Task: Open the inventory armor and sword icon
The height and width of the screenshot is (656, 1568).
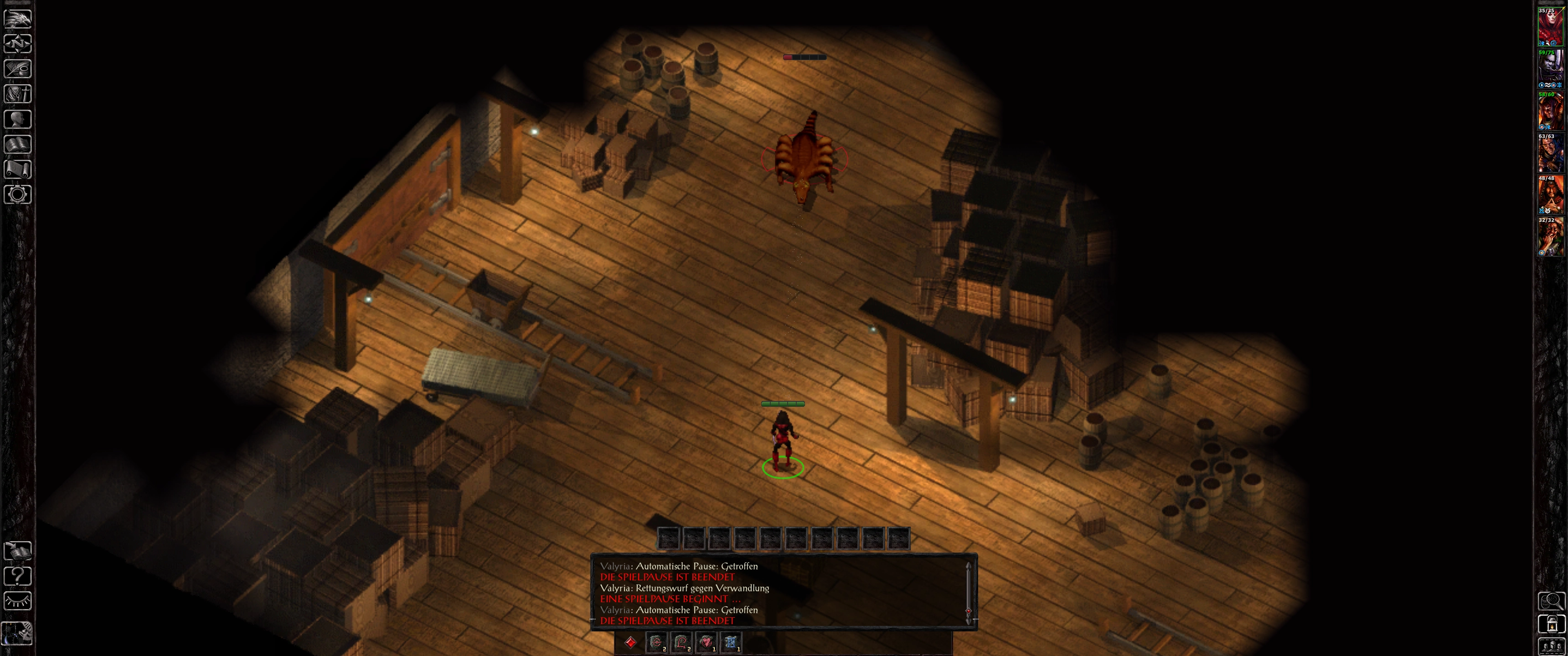Action: [x=18, y=94]
